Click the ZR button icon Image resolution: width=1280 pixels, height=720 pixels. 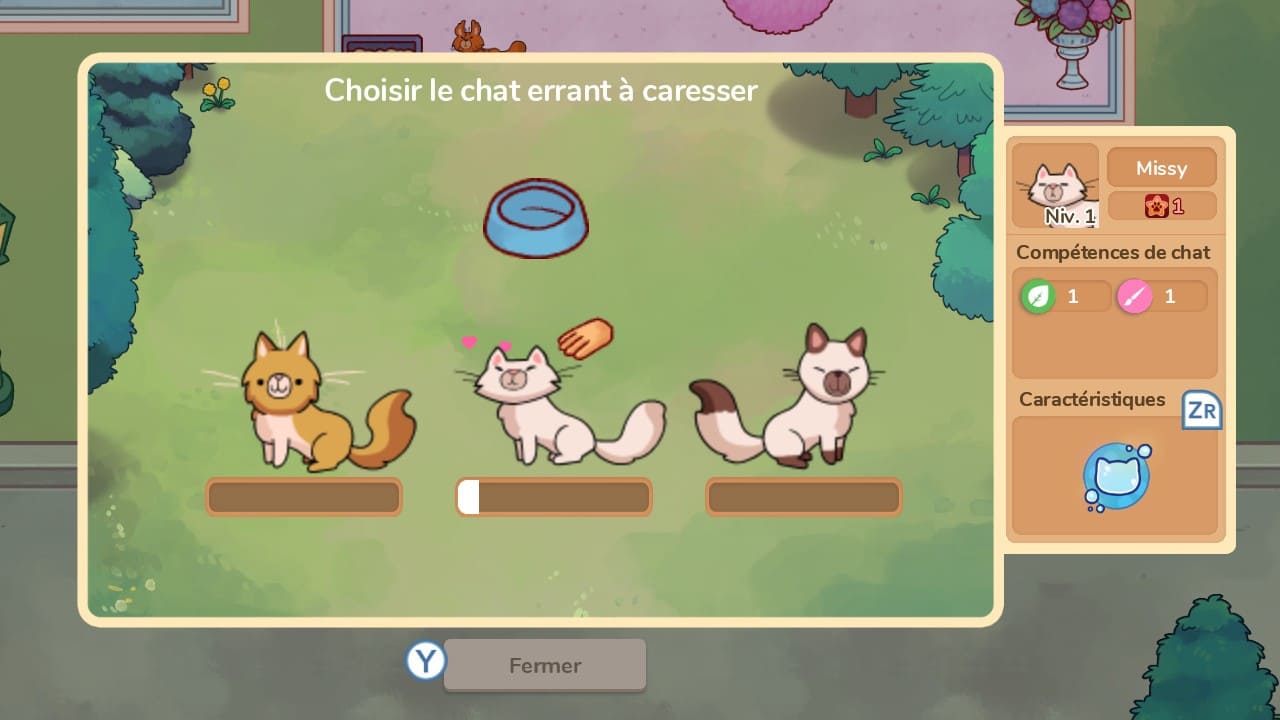coord(1201,410)
